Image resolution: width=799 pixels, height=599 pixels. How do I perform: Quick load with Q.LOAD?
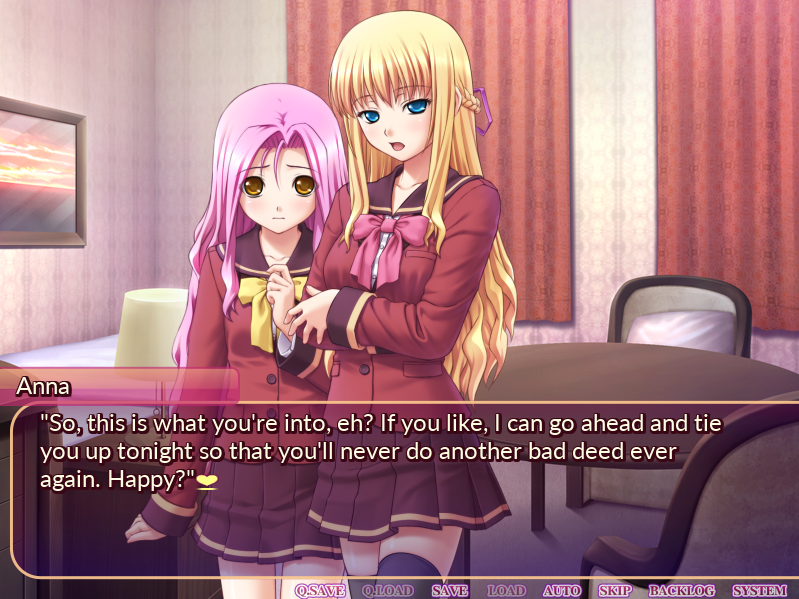(x=387, y=590)
